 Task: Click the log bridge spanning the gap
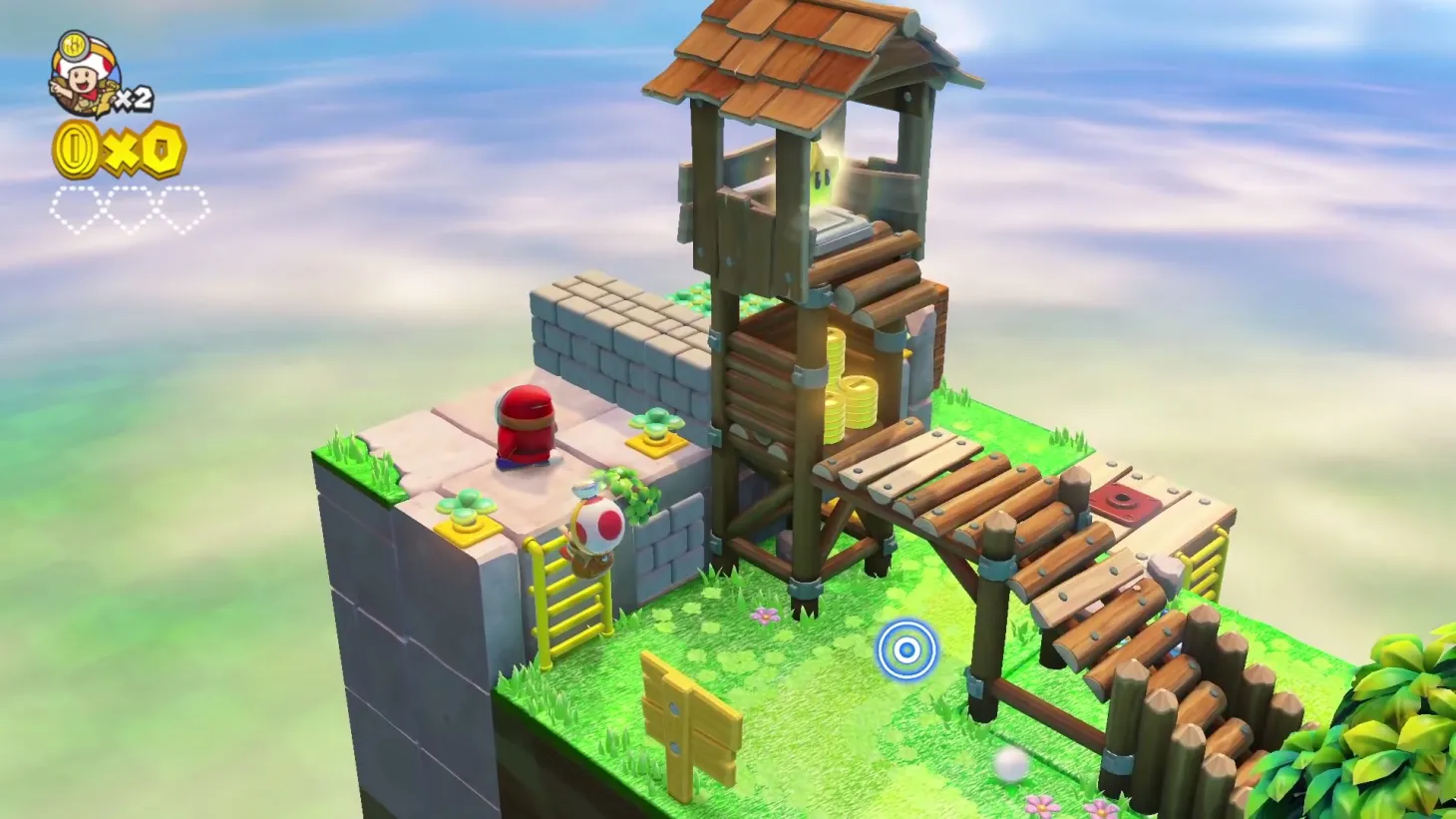pyautogui.click(x=947, y=479)
